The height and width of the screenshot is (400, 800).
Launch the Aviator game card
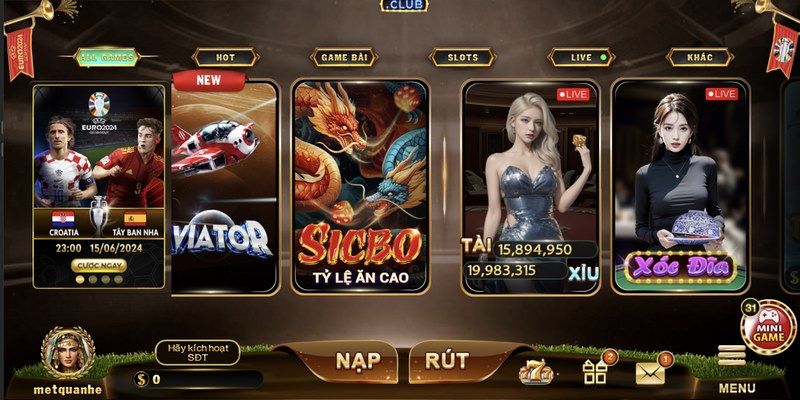(x=224, y=190)
